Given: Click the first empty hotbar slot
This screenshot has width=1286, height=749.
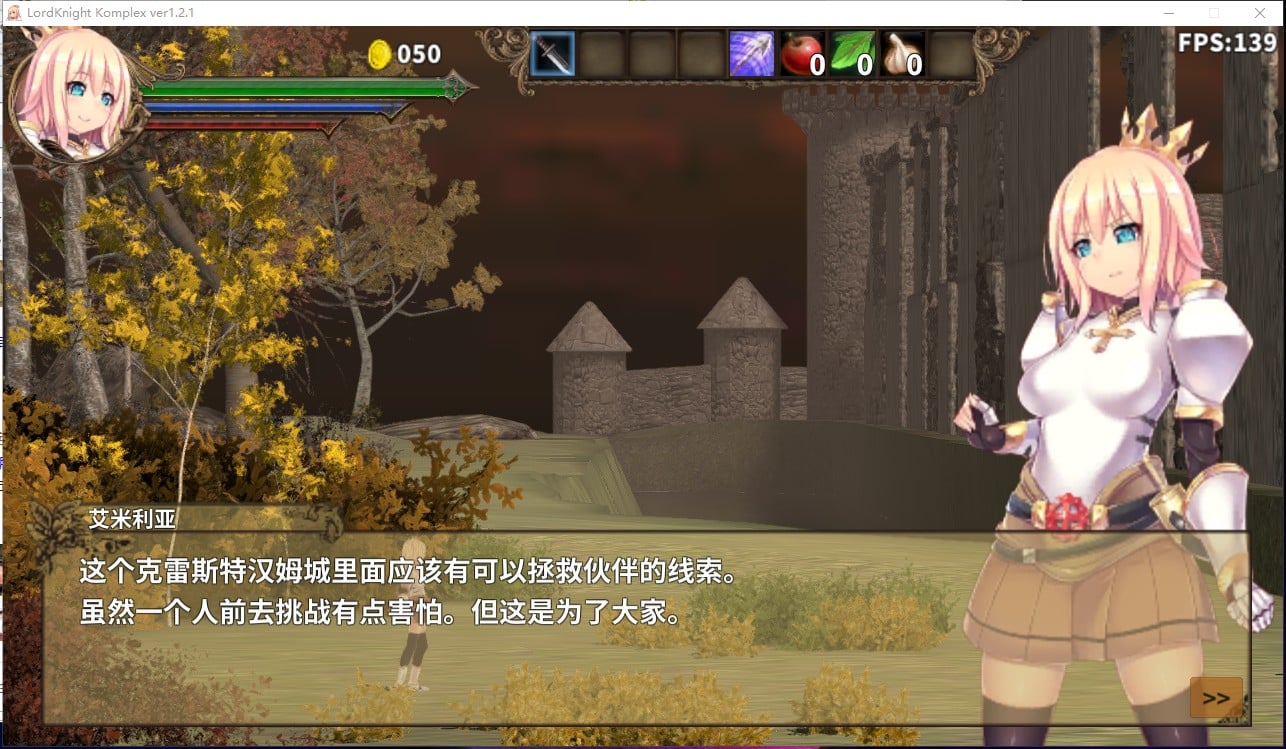Looking at the screenshot, I should click(601, 55).
